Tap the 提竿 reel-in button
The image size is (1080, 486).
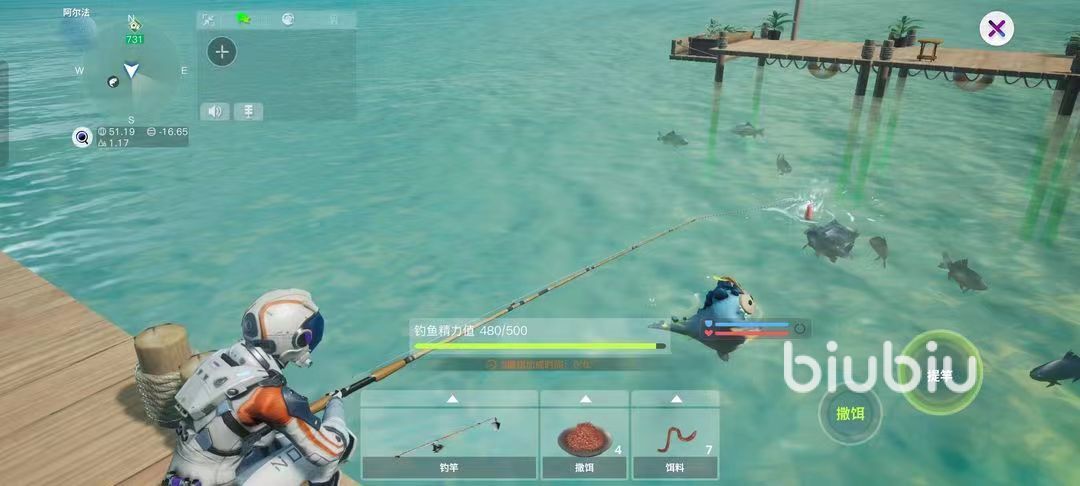pyautogui.click(x=941, y=375)
